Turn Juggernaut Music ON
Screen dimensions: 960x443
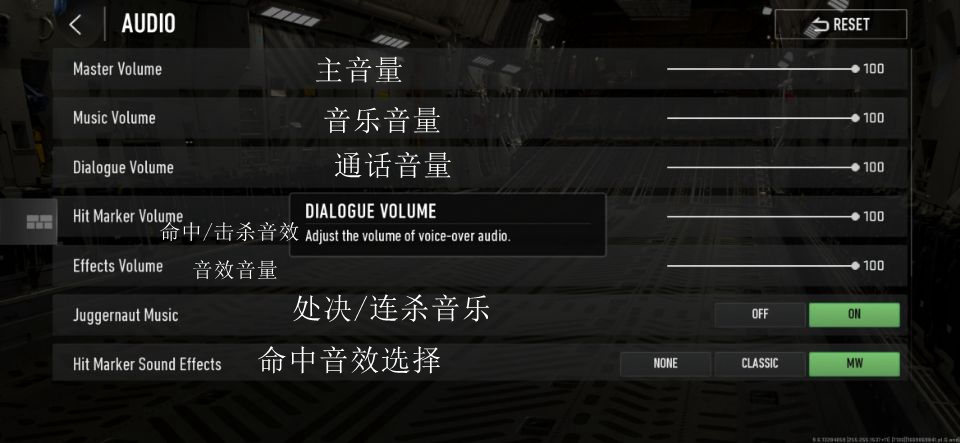pyautogui.click(x=854, y=314)
